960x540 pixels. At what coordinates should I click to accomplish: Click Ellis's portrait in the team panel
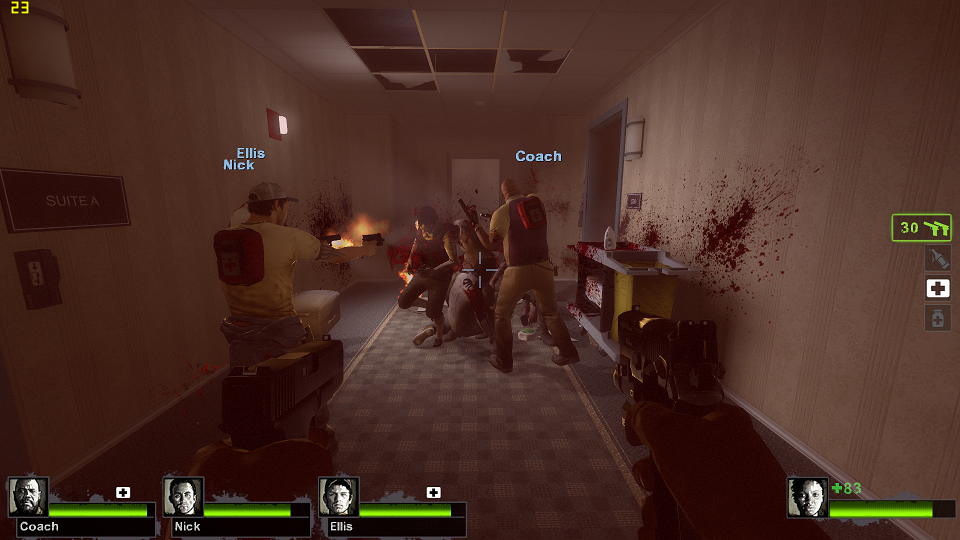[x=338, y=497]
